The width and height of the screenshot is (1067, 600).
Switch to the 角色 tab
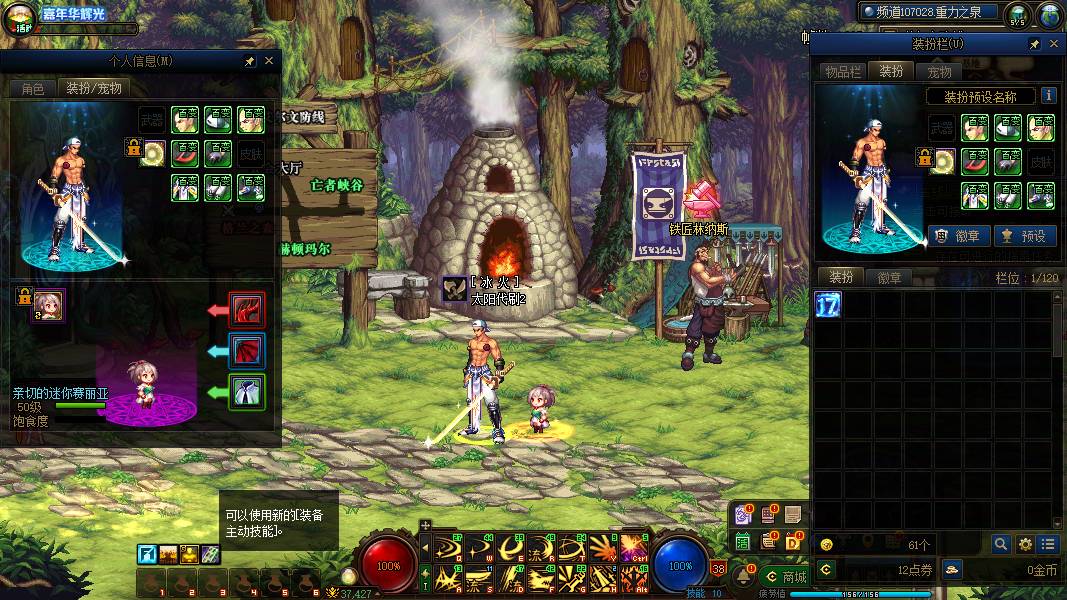pos(32,88)
